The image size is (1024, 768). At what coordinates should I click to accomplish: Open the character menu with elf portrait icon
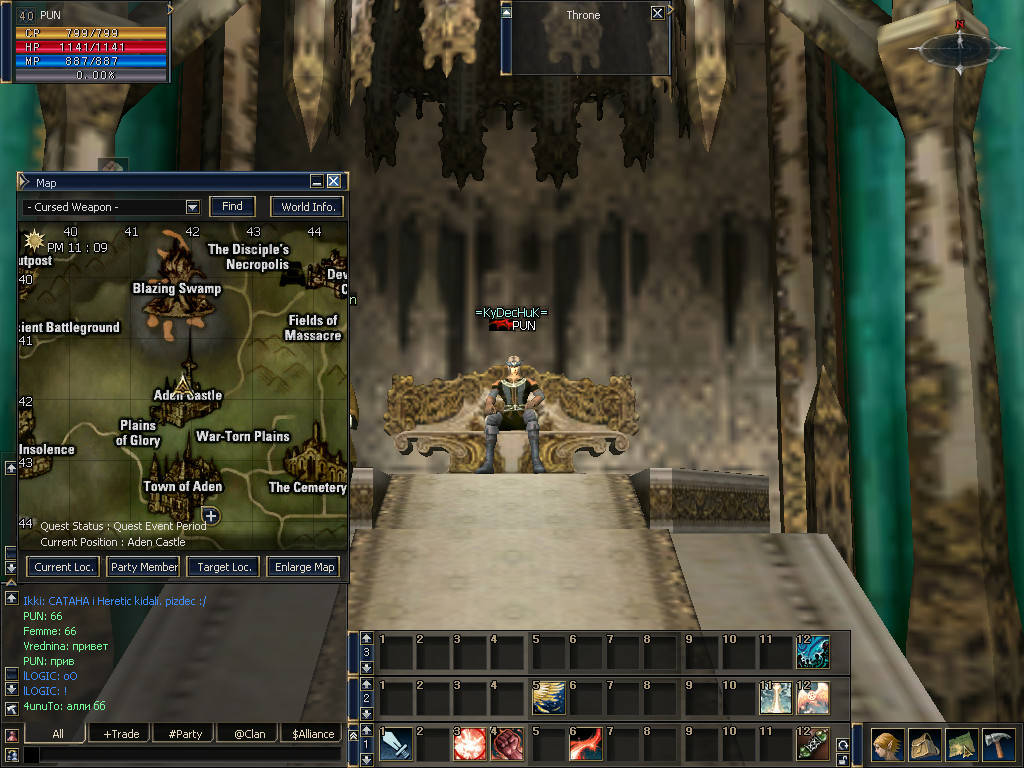pos(887,745)
